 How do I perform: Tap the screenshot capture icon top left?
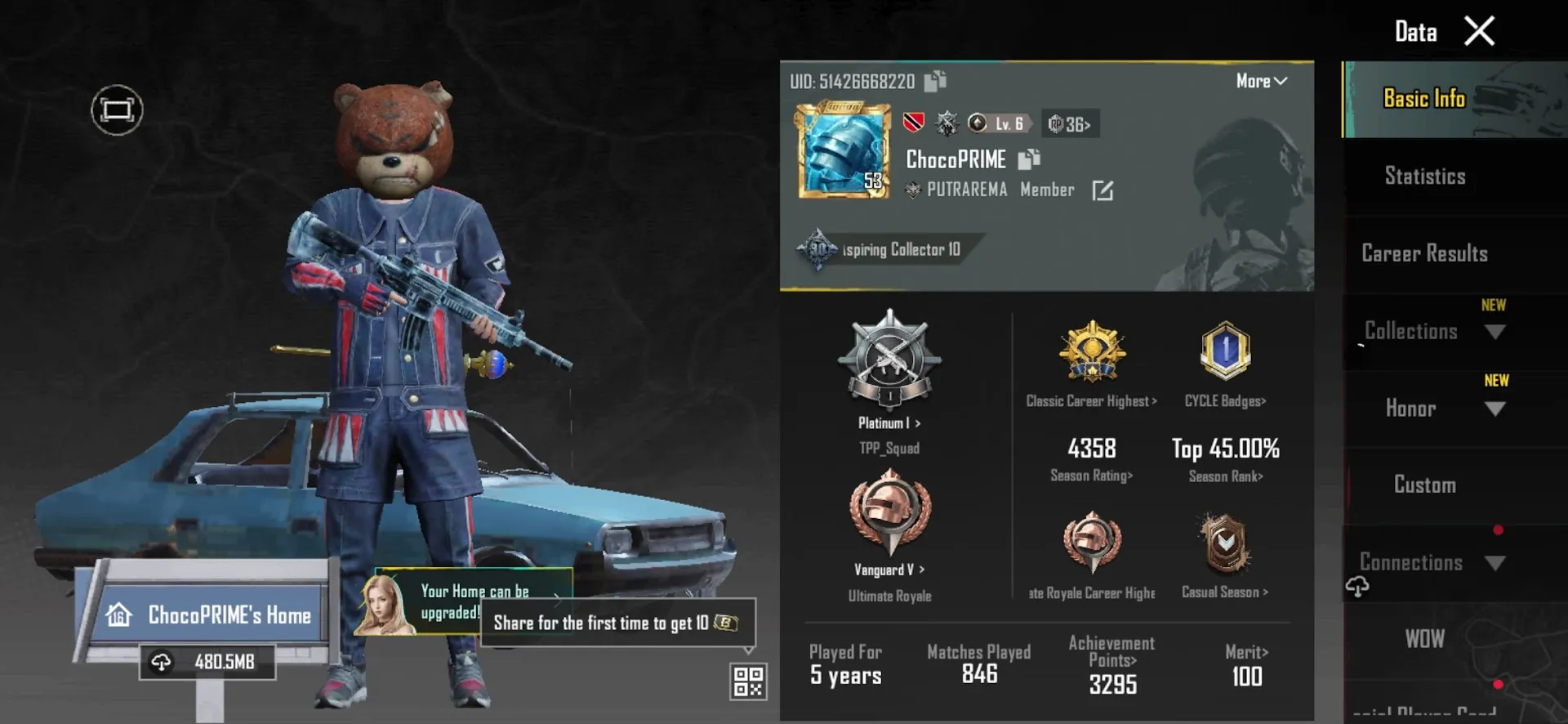coord(117,109)
